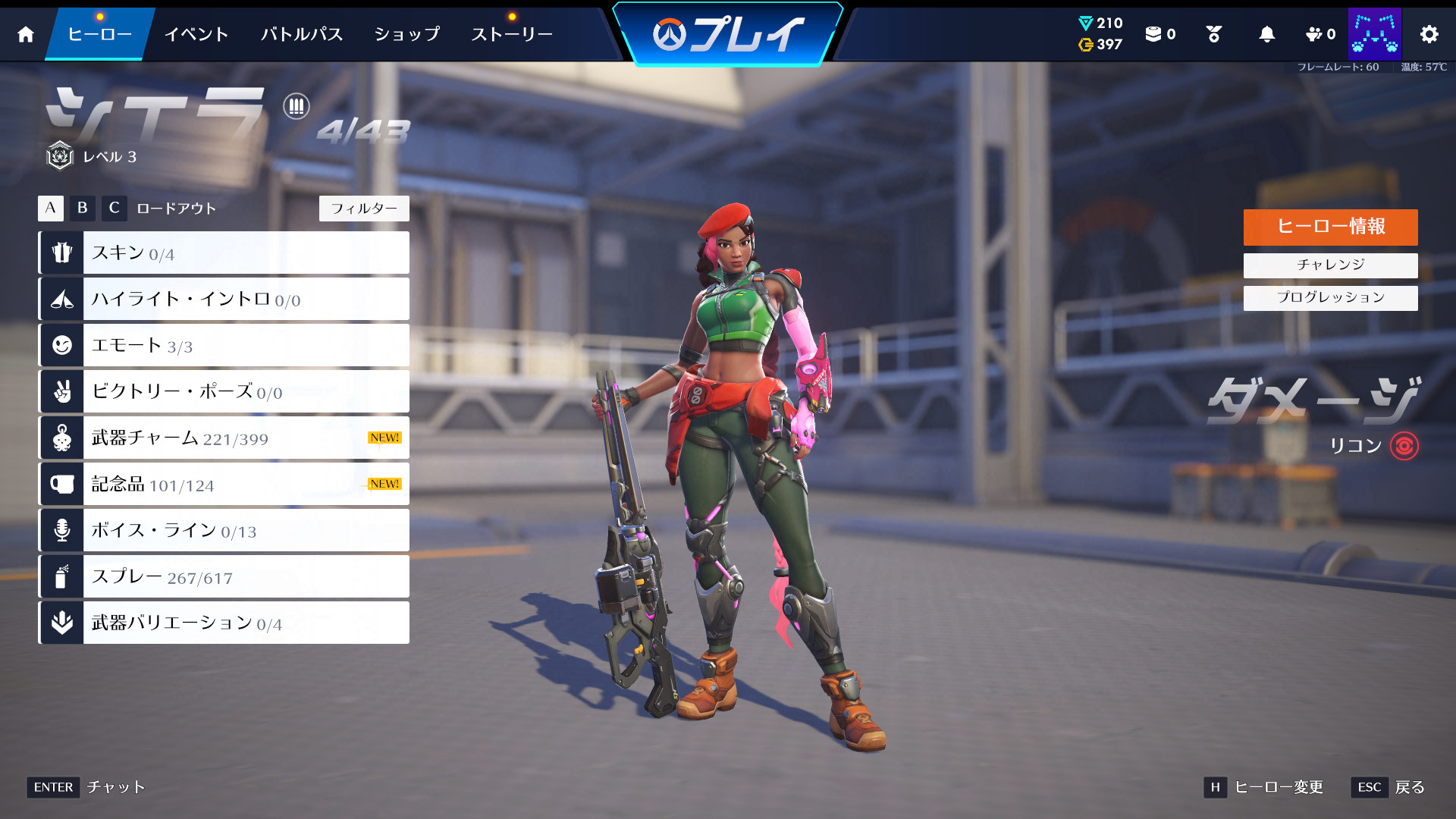Open the チャレンジ panel
This screenshot has height=819, width=1456.
click(x=1329, y=265)
